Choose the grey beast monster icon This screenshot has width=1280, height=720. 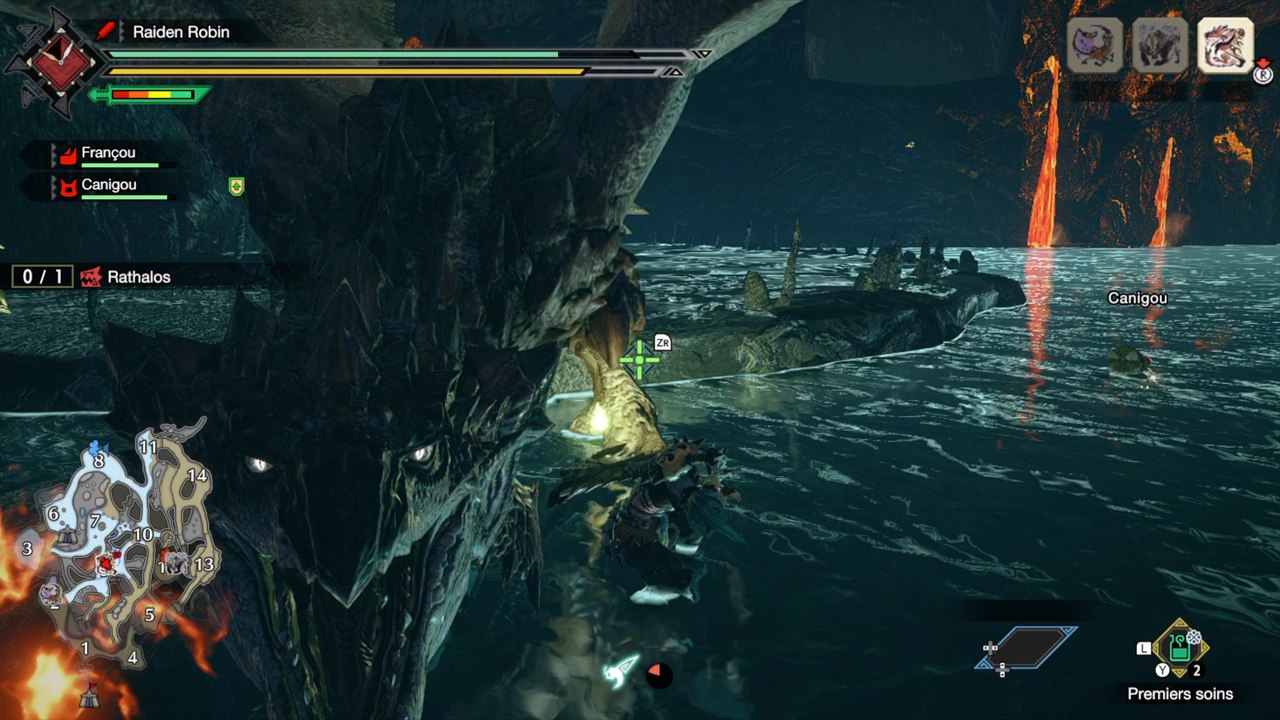click(x=1160, y=45)
